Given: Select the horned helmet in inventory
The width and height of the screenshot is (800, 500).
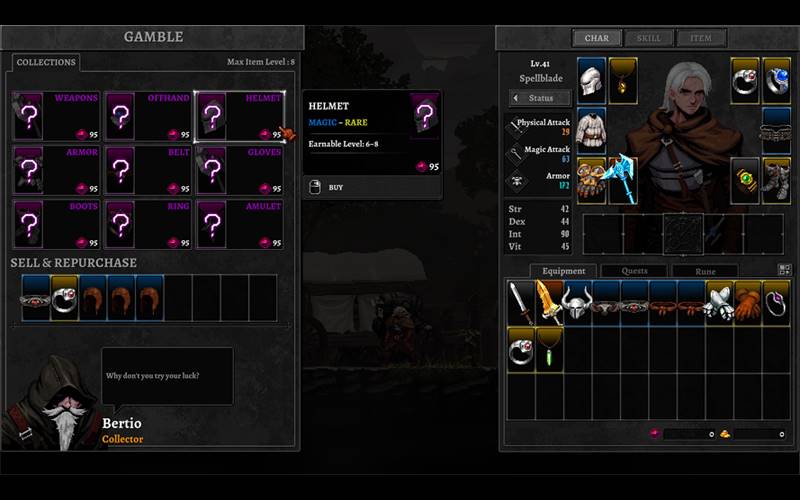Looking at the screenshot, I should [577, 302].
